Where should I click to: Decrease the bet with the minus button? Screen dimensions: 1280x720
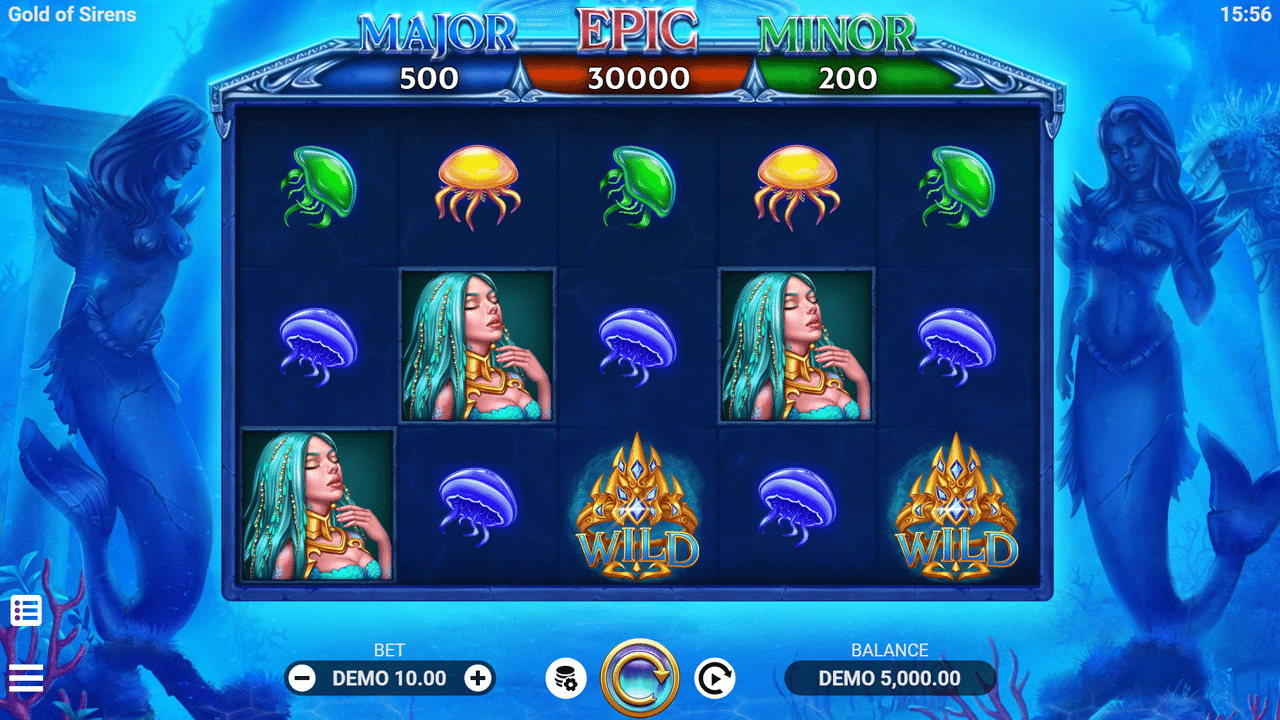[301, 678]
